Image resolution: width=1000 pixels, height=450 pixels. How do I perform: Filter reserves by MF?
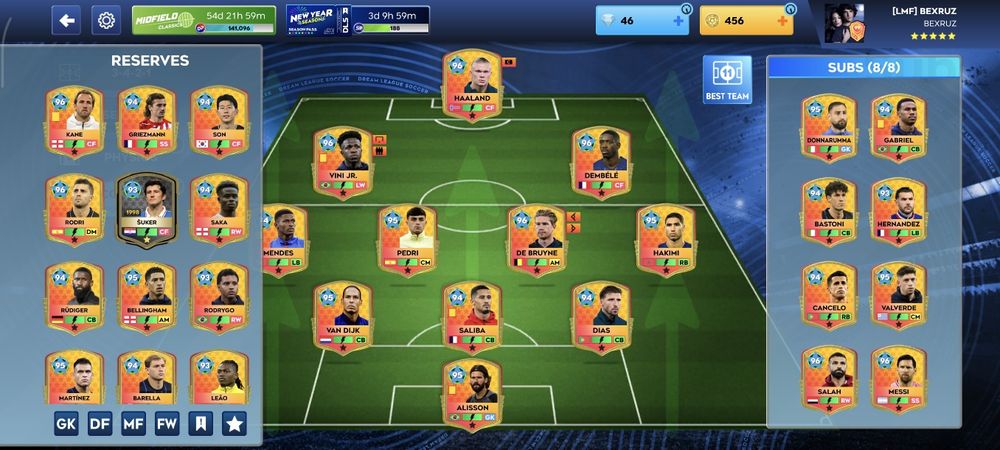(133, 423)
